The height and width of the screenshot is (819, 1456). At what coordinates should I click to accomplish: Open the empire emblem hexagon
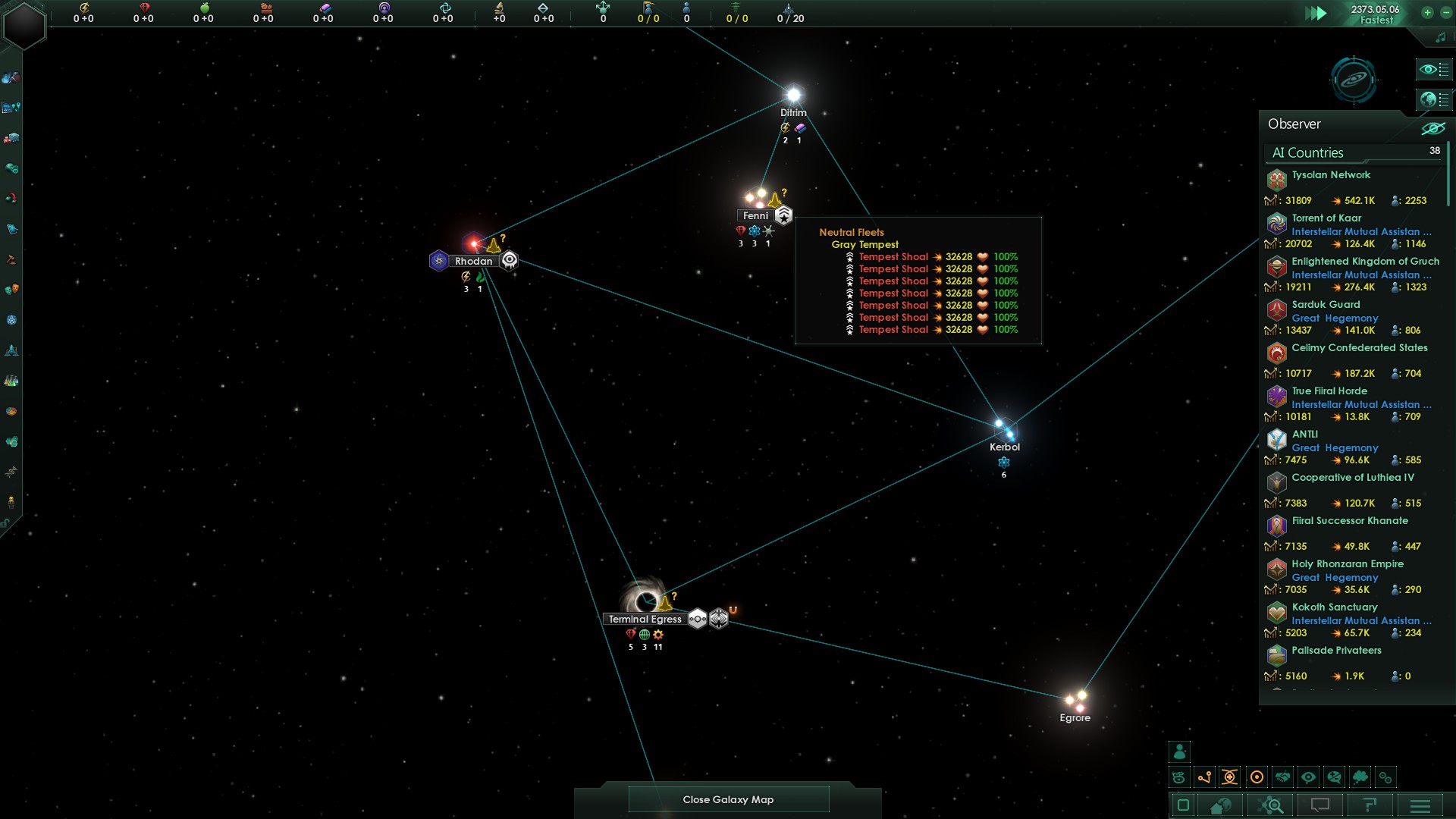pyautogui.click(x=24, y=25)
